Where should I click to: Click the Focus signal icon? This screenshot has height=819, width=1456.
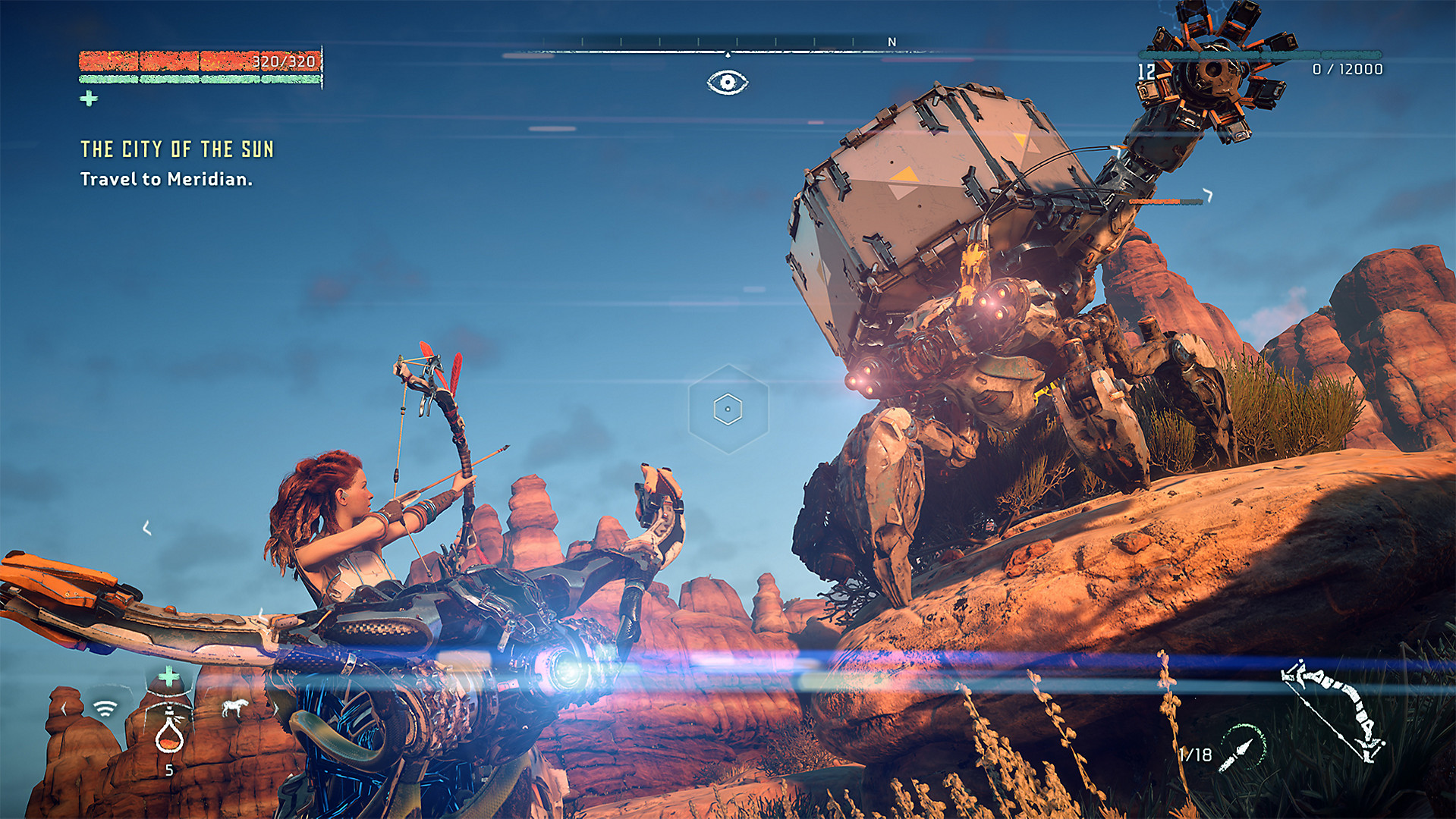point(105,708)
